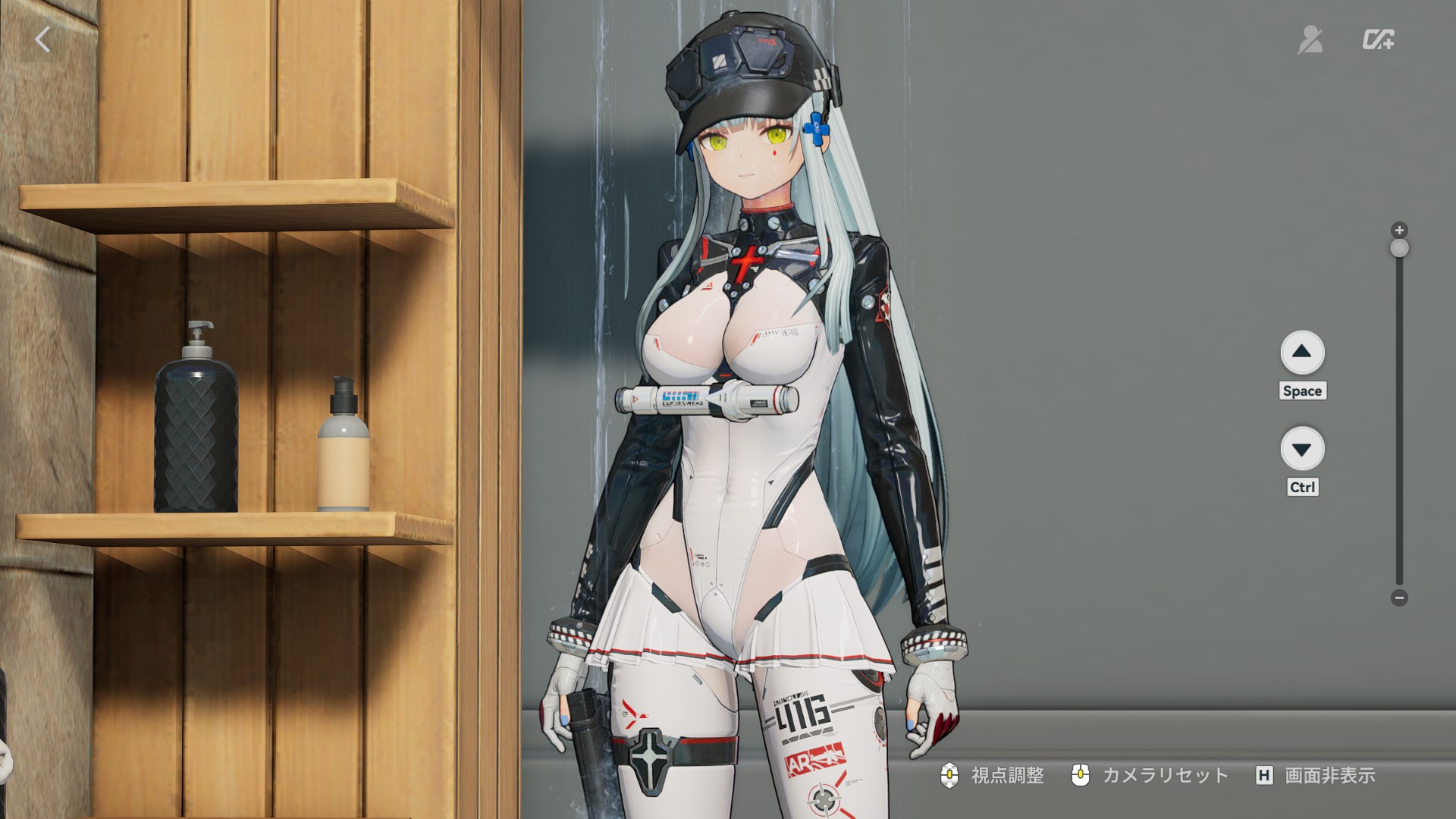1456x819 pixels.
Task: Click the plus button above the zoom slider
Action: pyautogui.click(x=1399, y=230)
